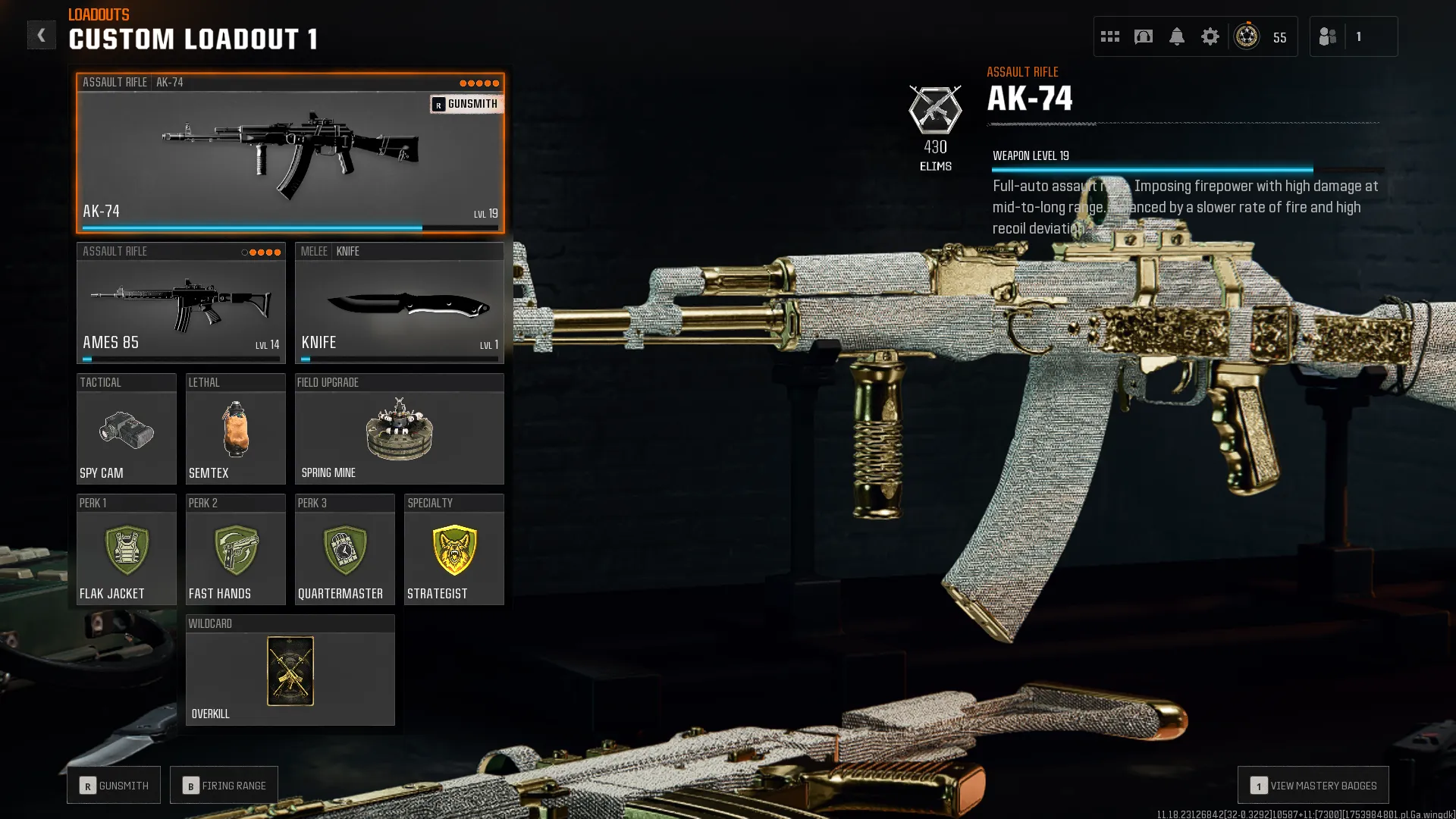1456x819 pixels.
Task: Change the Overkill wildcard card
Action: click(290, 671)
